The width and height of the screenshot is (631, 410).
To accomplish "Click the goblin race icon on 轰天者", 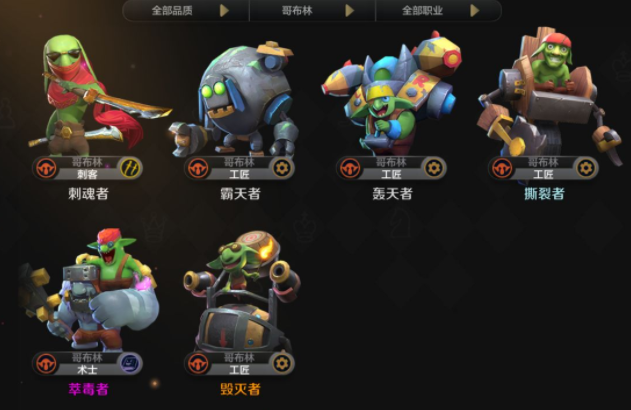I will click(x=350, y=167).
